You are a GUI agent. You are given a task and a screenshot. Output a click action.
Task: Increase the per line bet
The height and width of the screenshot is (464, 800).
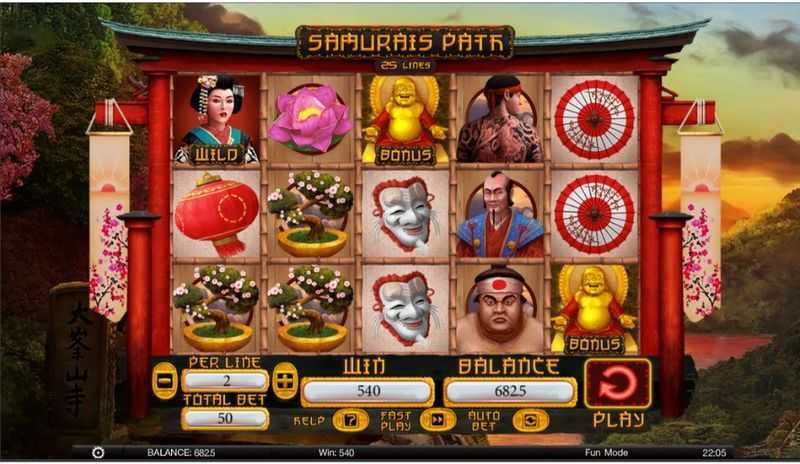[x=285, y=381]
